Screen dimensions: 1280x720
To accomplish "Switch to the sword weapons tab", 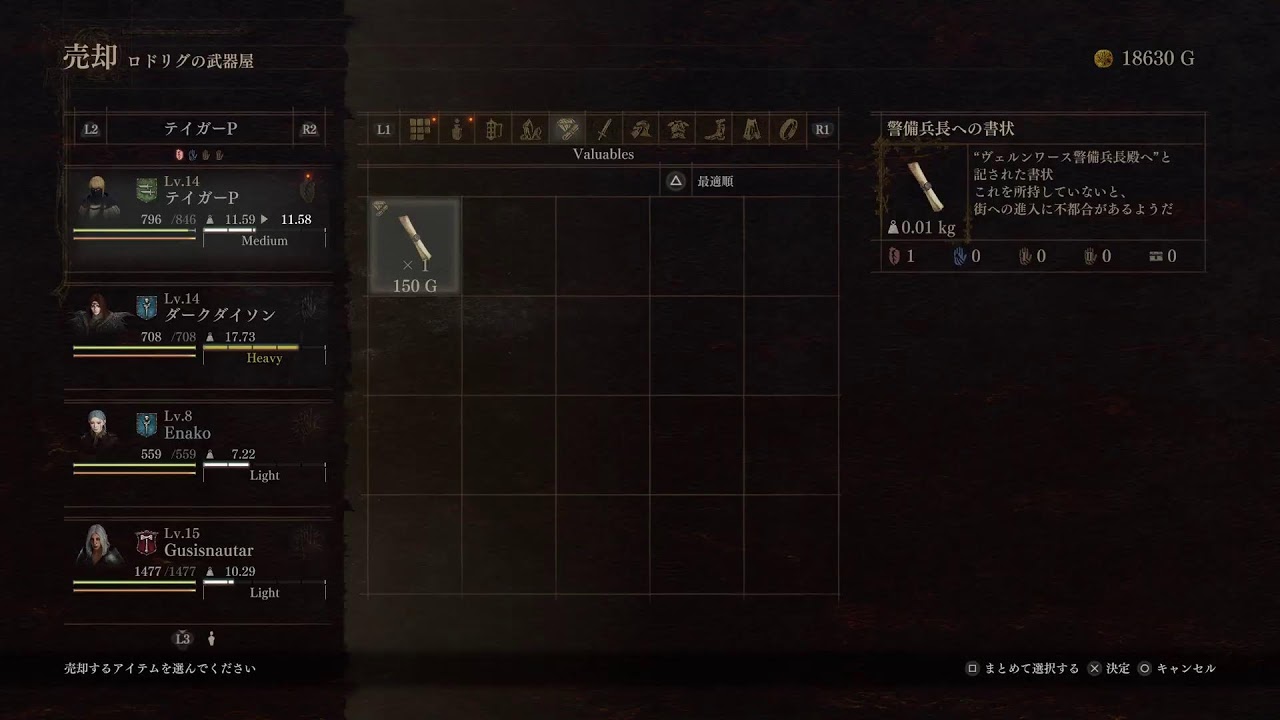I will 604,129.
